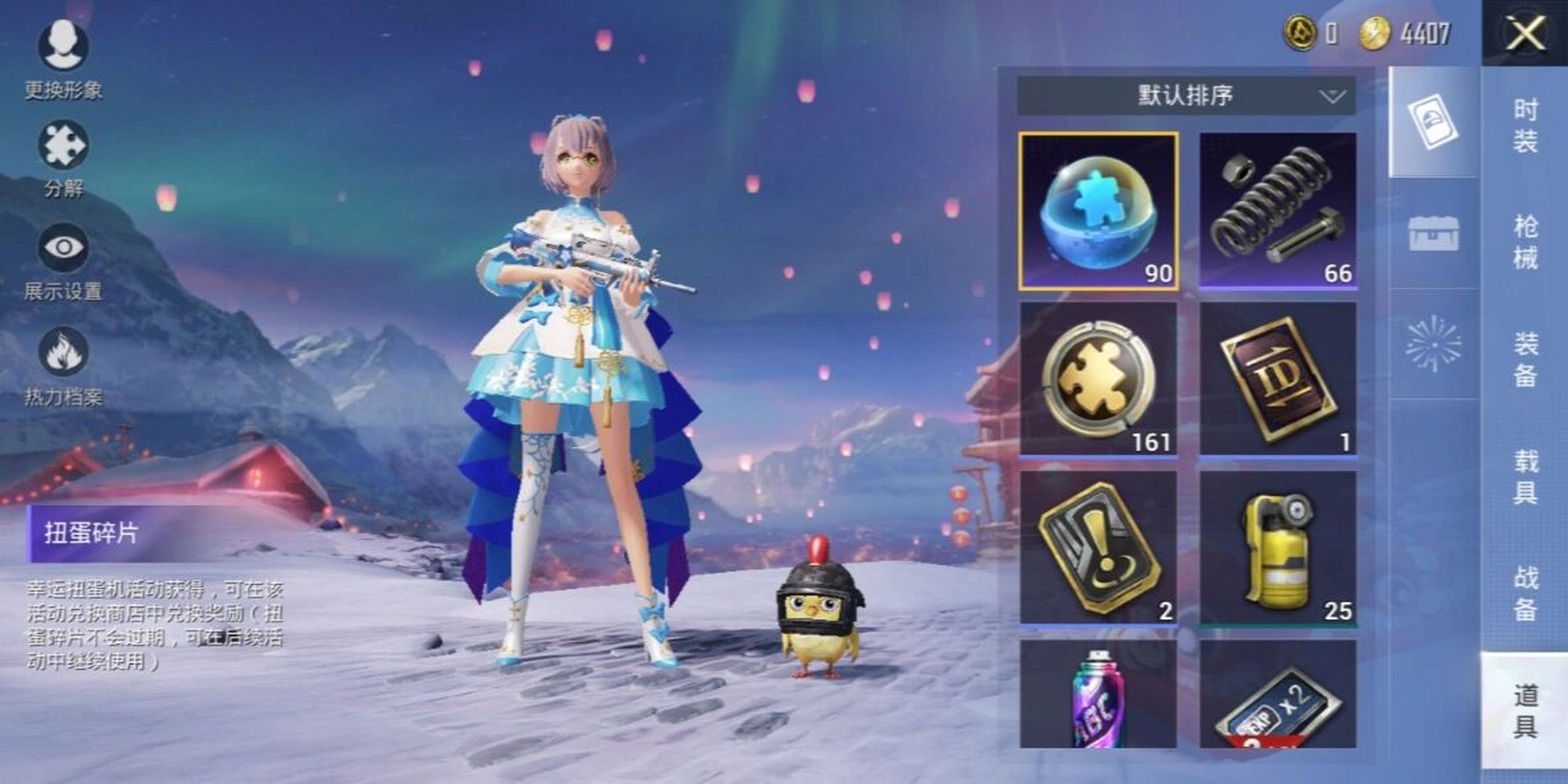
Task: Switch to the 时装 fashion tab
Action: [1525, 126]
